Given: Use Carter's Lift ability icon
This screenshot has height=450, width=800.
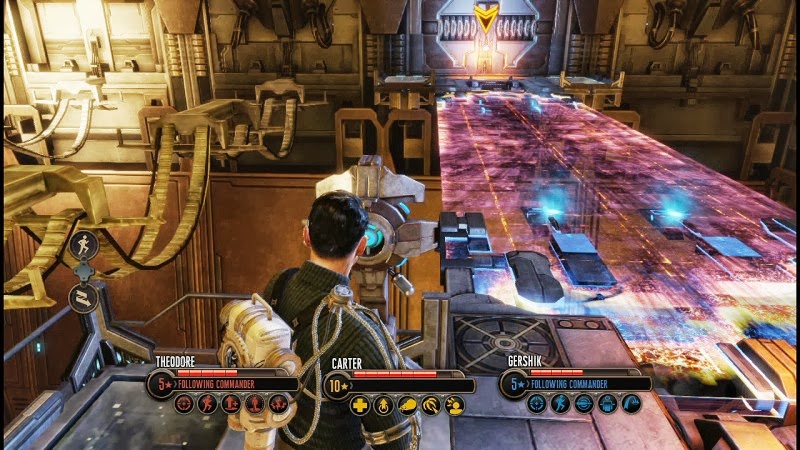Looking at the screenshot, I should 383,405.
